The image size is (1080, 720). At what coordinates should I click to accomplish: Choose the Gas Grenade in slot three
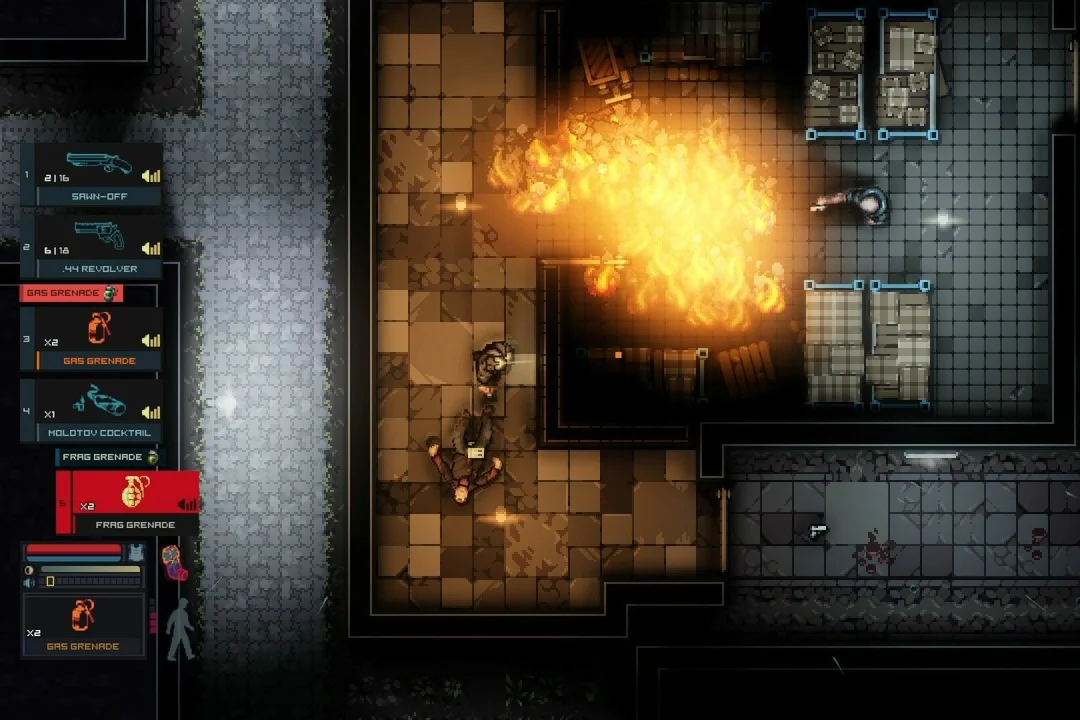point(92,339)
